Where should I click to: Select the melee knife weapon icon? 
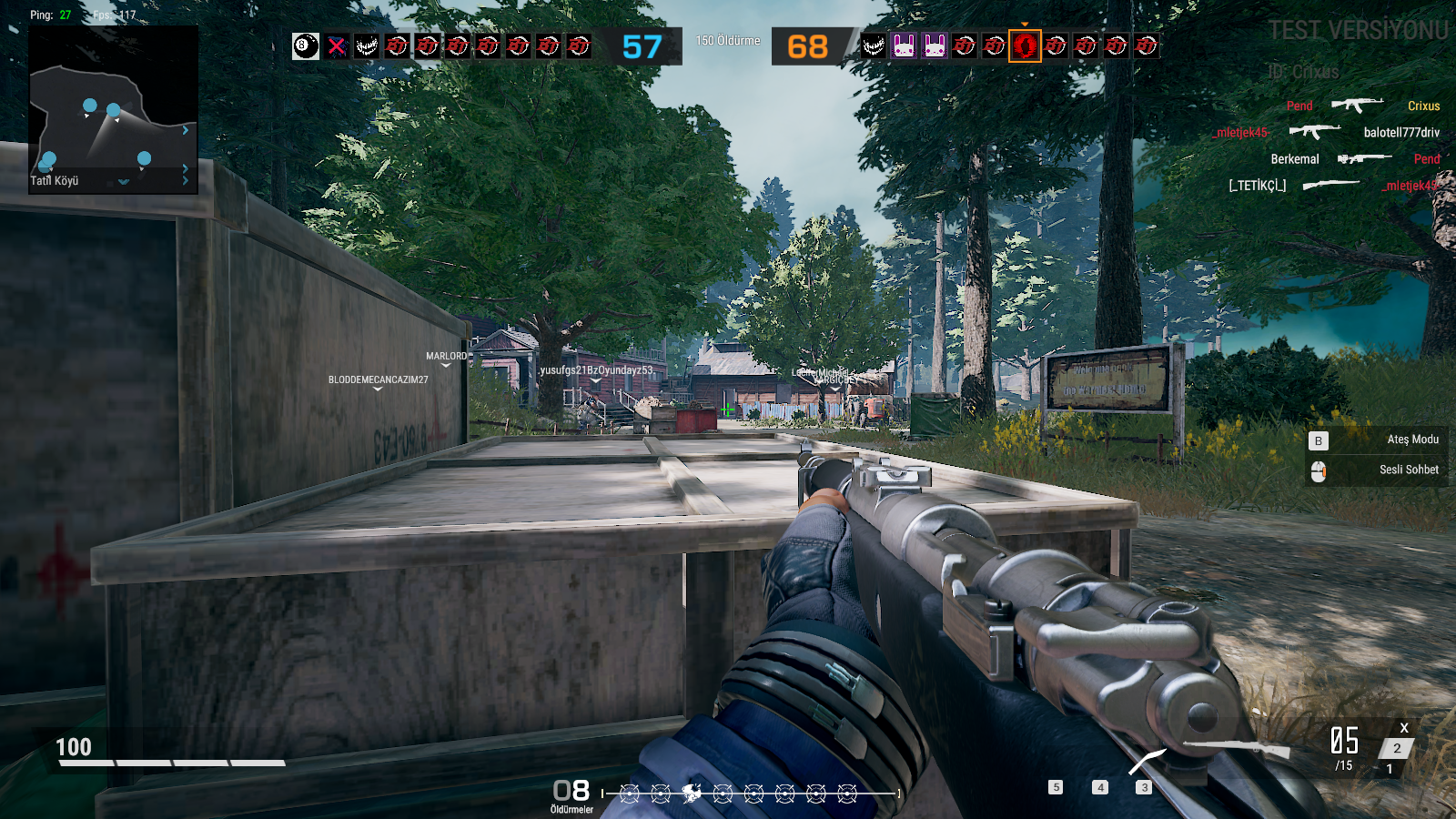[1147, 762]
